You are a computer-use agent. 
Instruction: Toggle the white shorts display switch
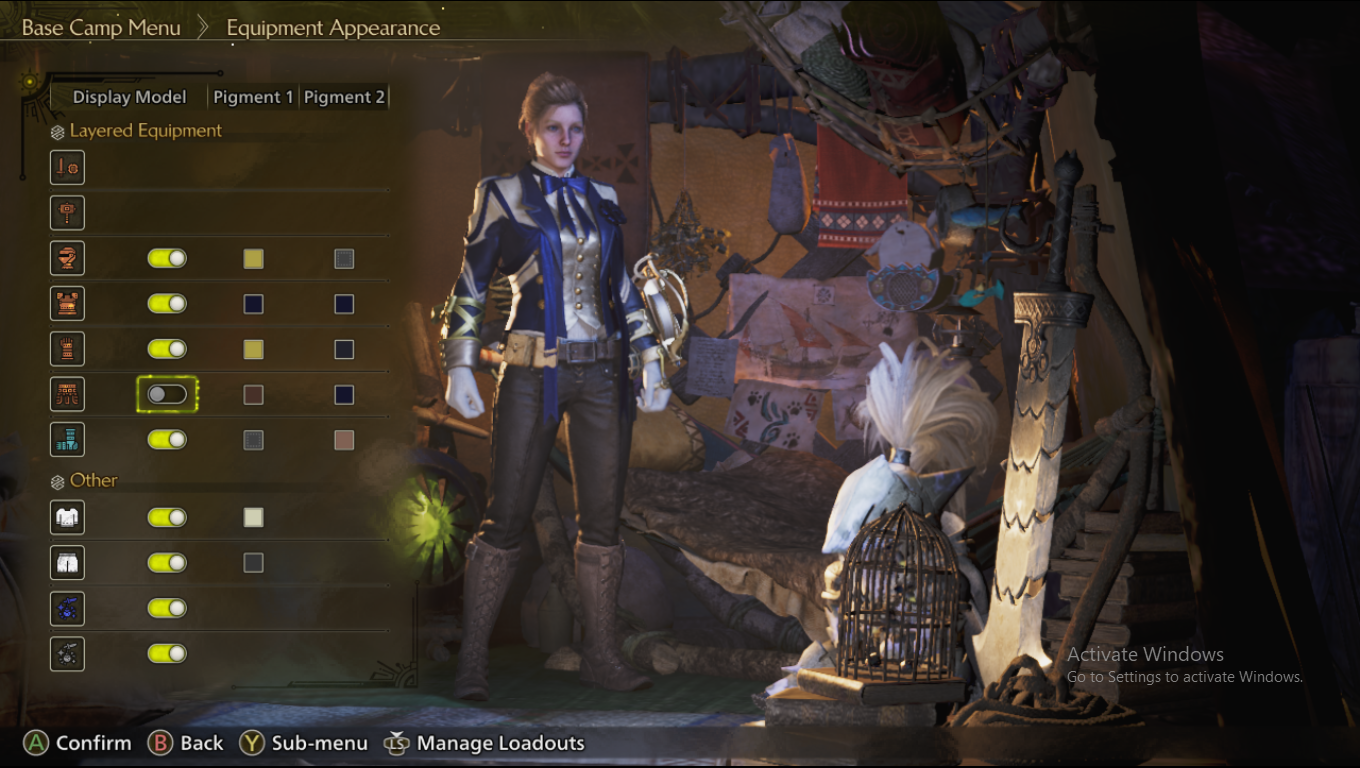[x=167, y=563]
